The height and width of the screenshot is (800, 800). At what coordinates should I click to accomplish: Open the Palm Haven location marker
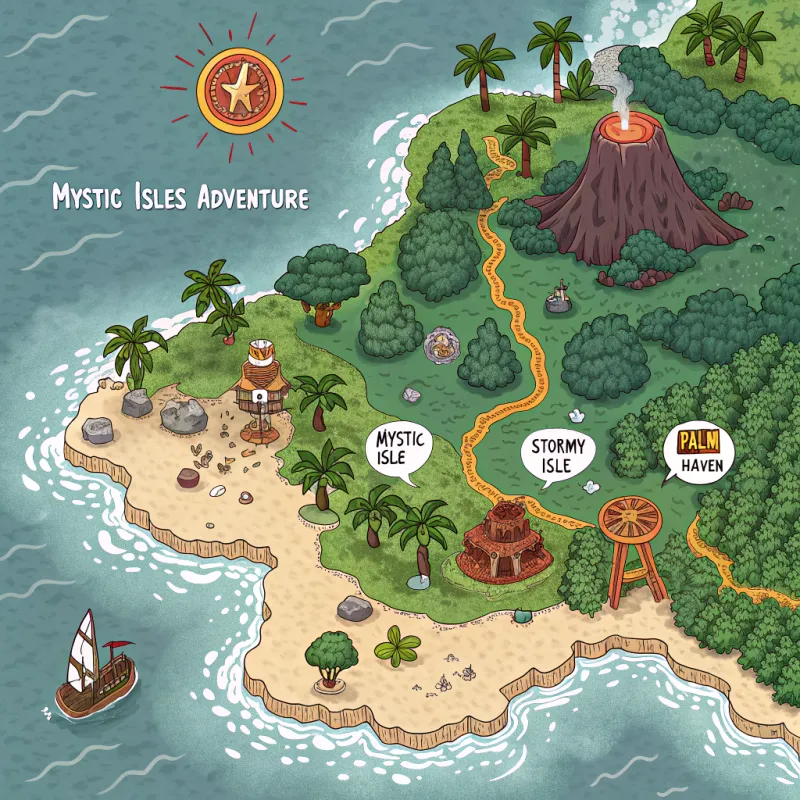pos(698,452)
